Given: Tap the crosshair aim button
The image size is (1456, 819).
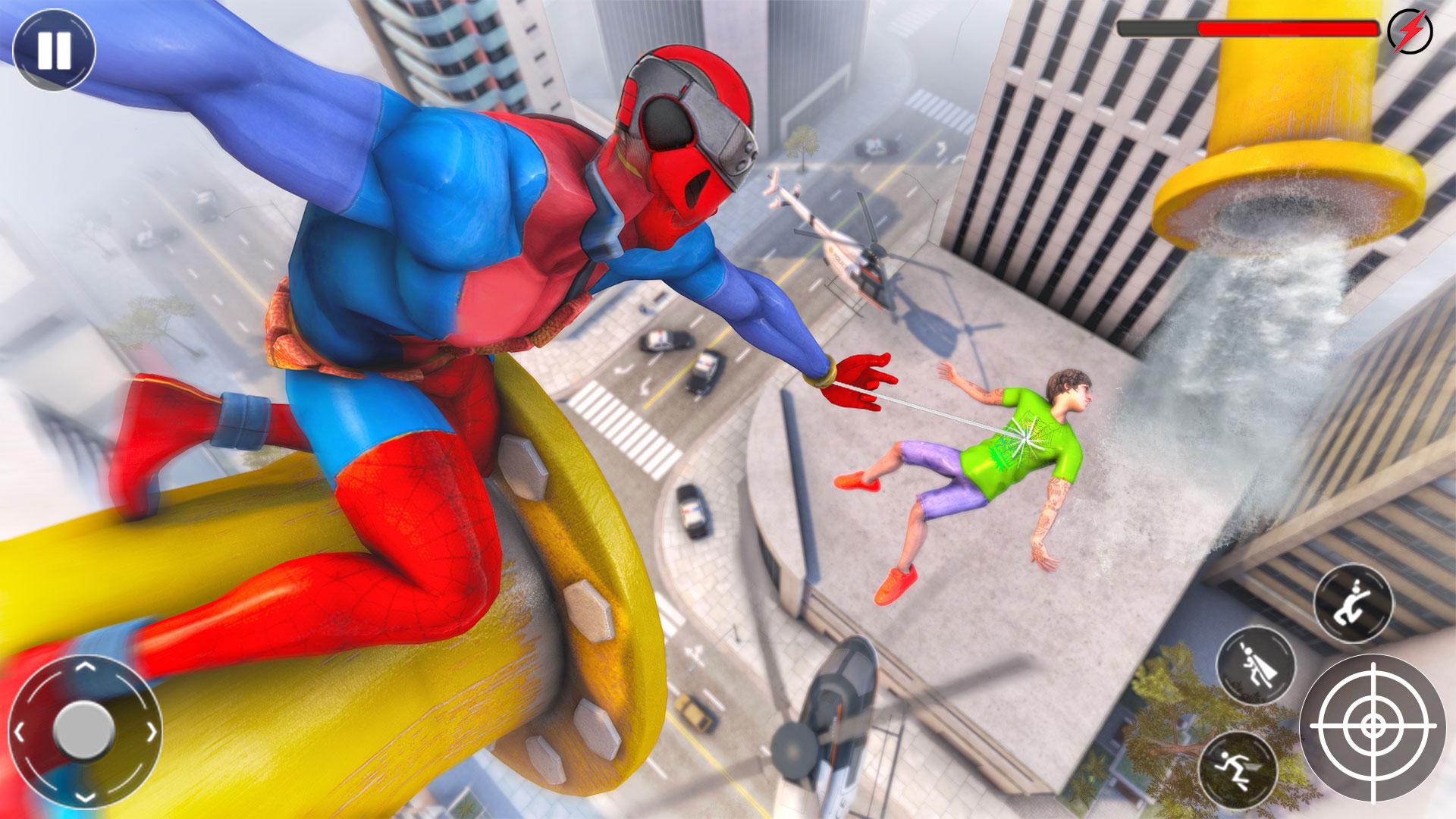Looking at the screenshot, I should [x=1372, y=725].
